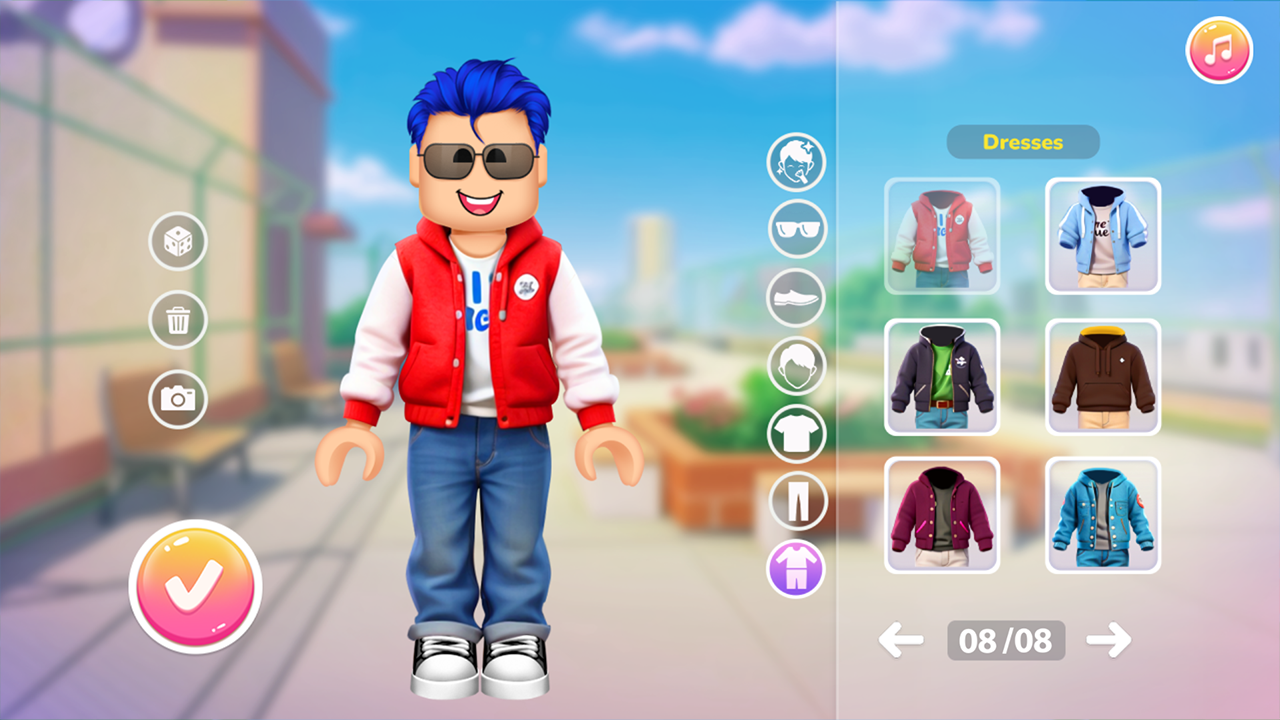The image size is (1280, 720).
Task: Open the glasses category icon
Action: pos(797,230)
